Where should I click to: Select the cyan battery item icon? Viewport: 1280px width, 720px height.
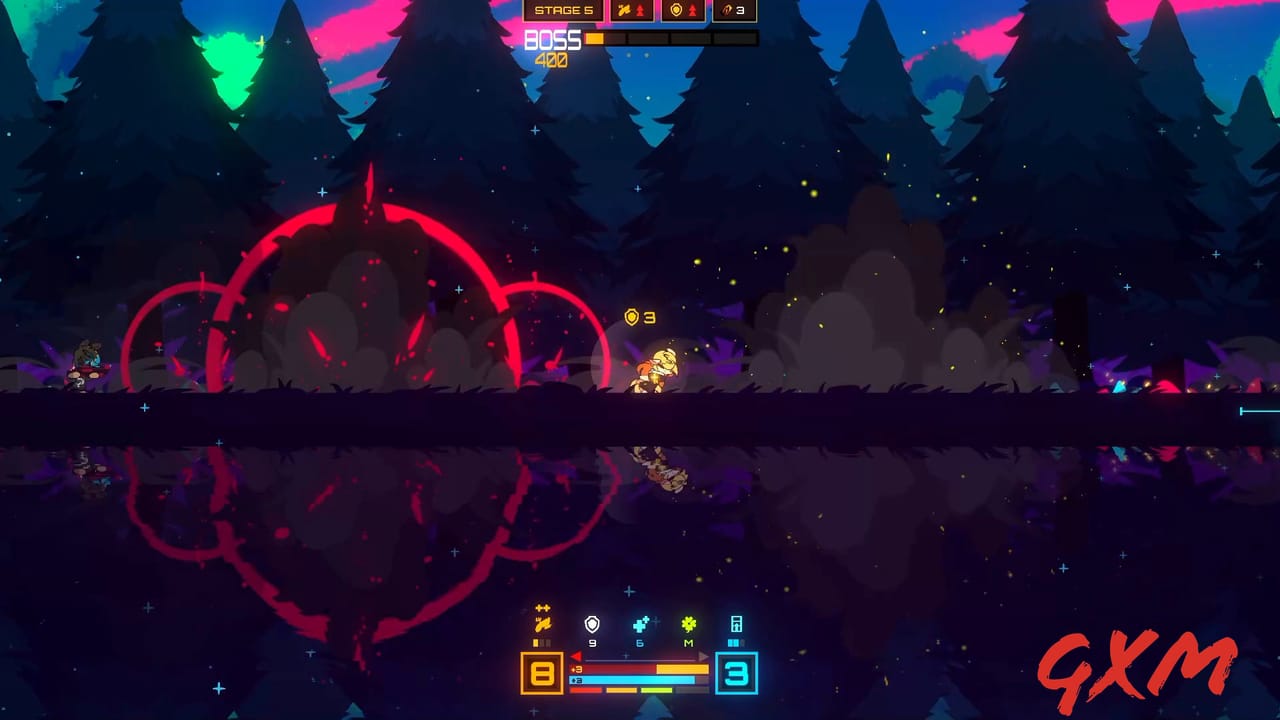pos(736,624)
